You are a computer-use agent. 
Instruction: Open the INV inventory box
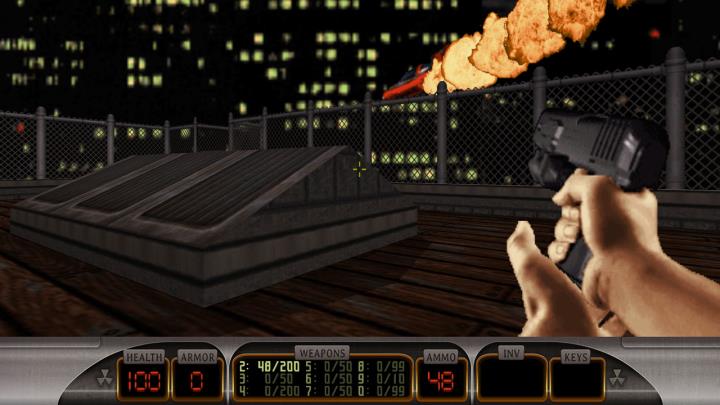pos(510,378)
